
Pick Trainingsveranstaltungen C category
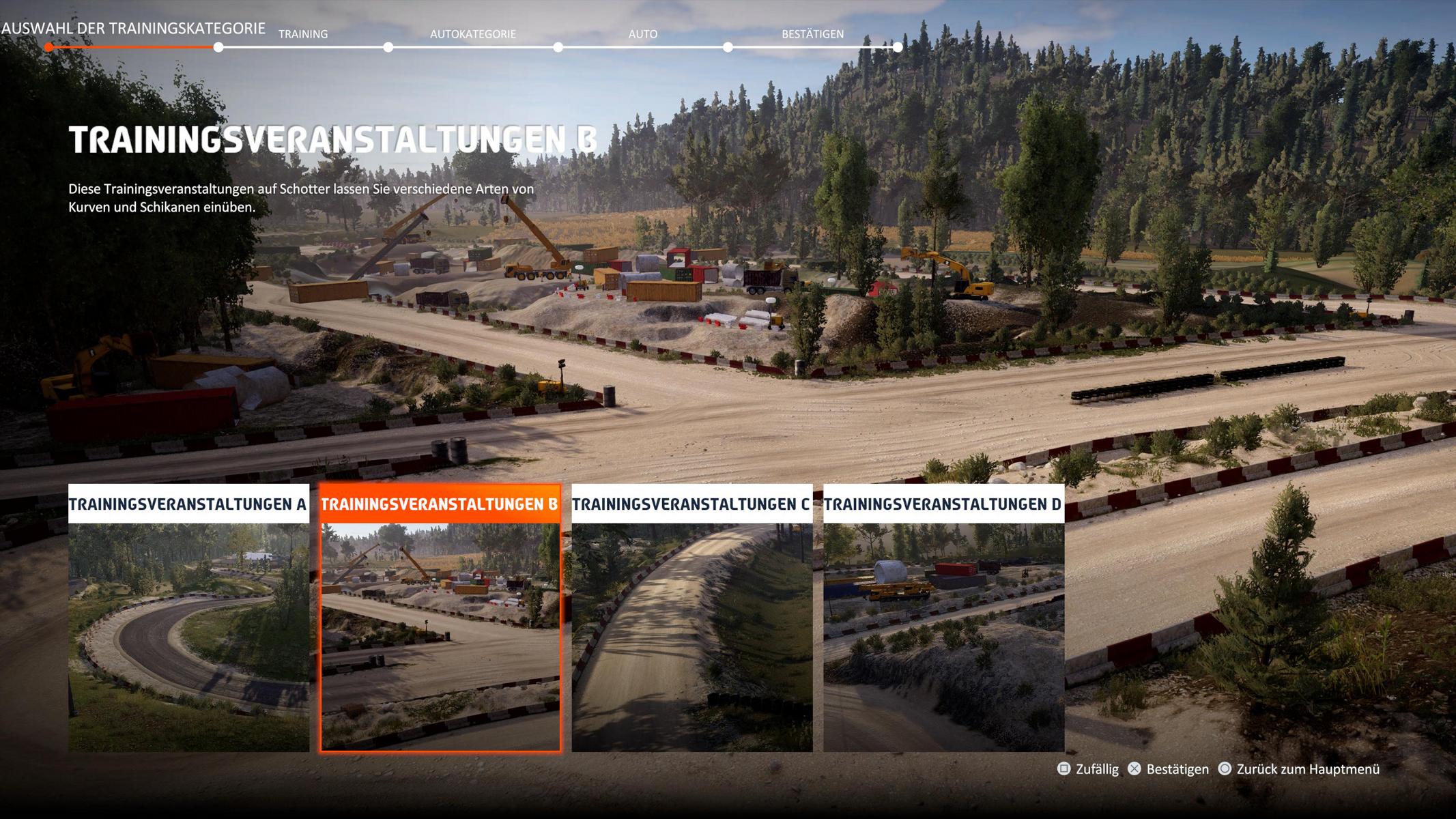pyautogui.click(x=691, y=618)
